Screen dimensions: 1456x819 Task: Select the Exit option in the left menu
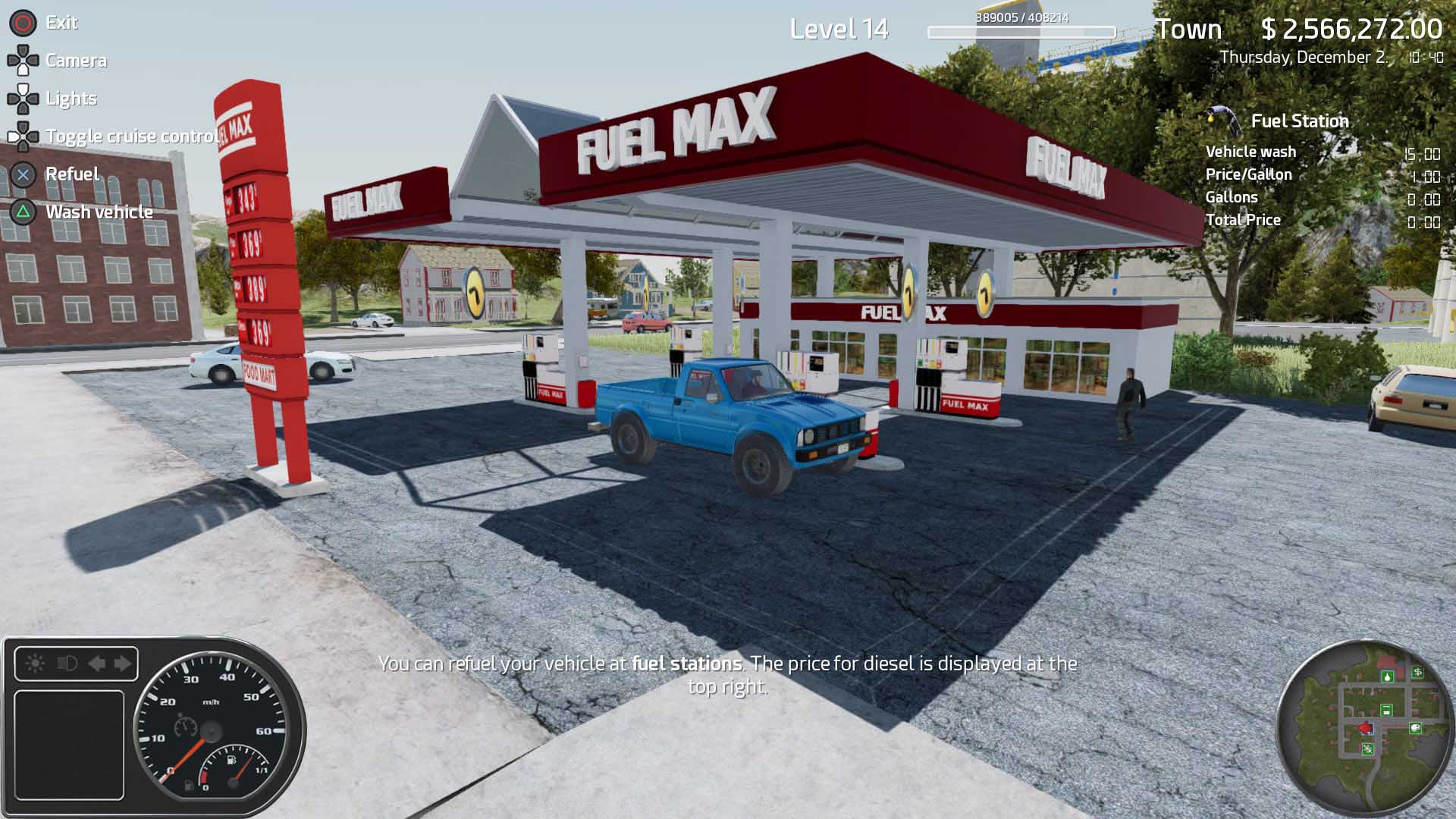61,23
